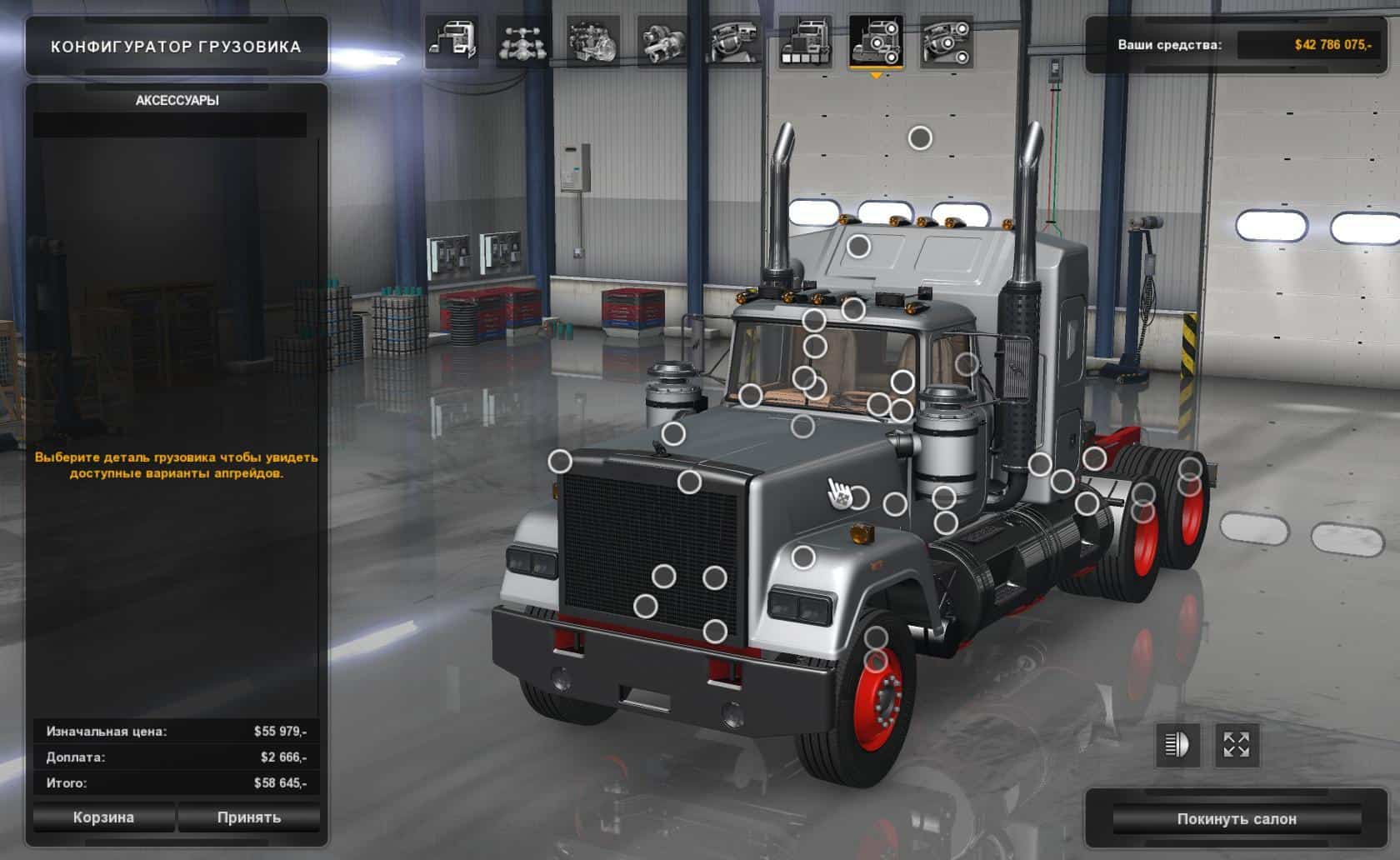Toggle the truck headlights icon
The image size is (1400, 860).
(1177, 745)
